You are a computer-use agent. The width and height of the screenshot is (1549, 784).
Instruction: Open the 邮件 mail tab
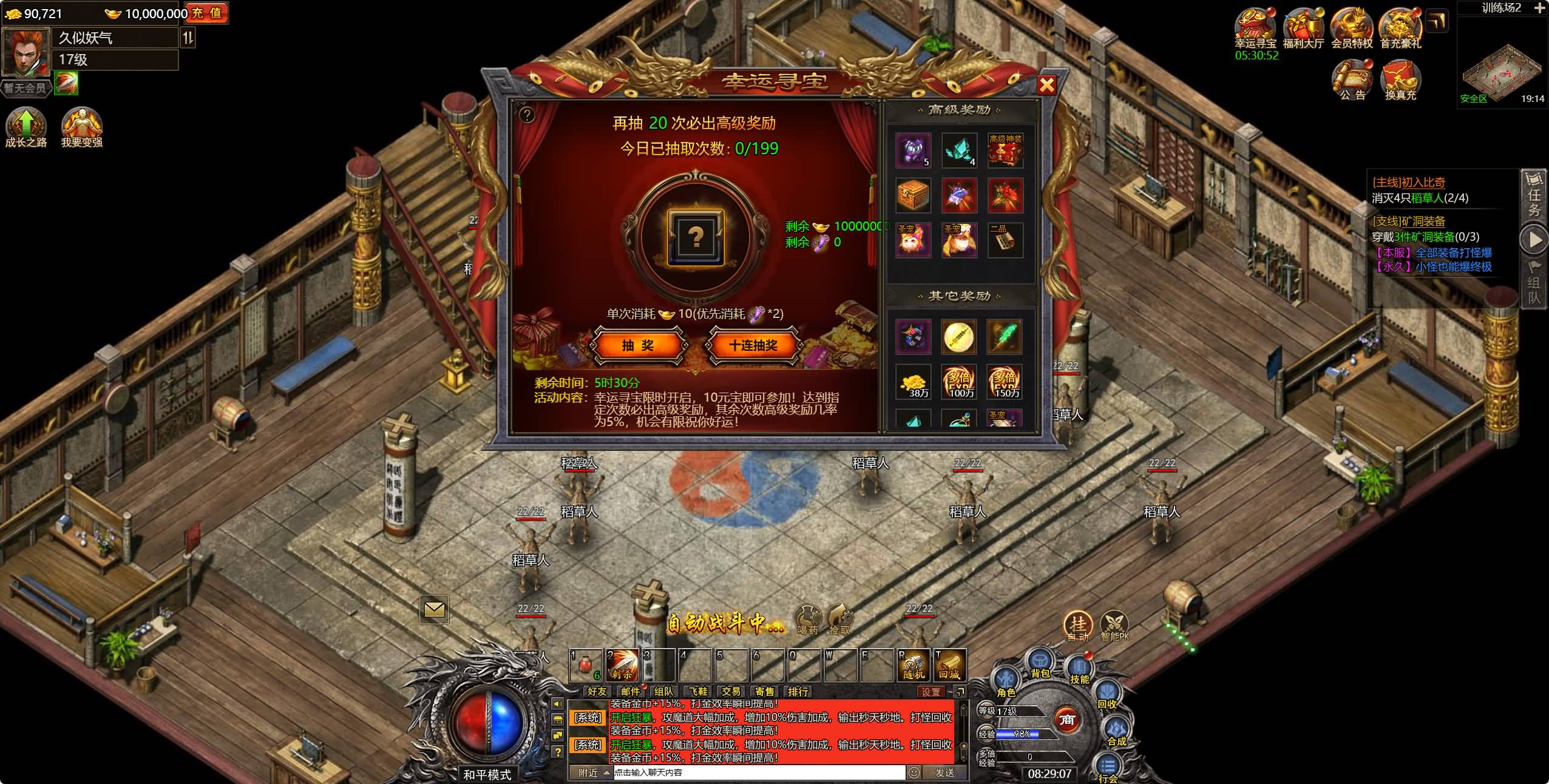(631, 691)
